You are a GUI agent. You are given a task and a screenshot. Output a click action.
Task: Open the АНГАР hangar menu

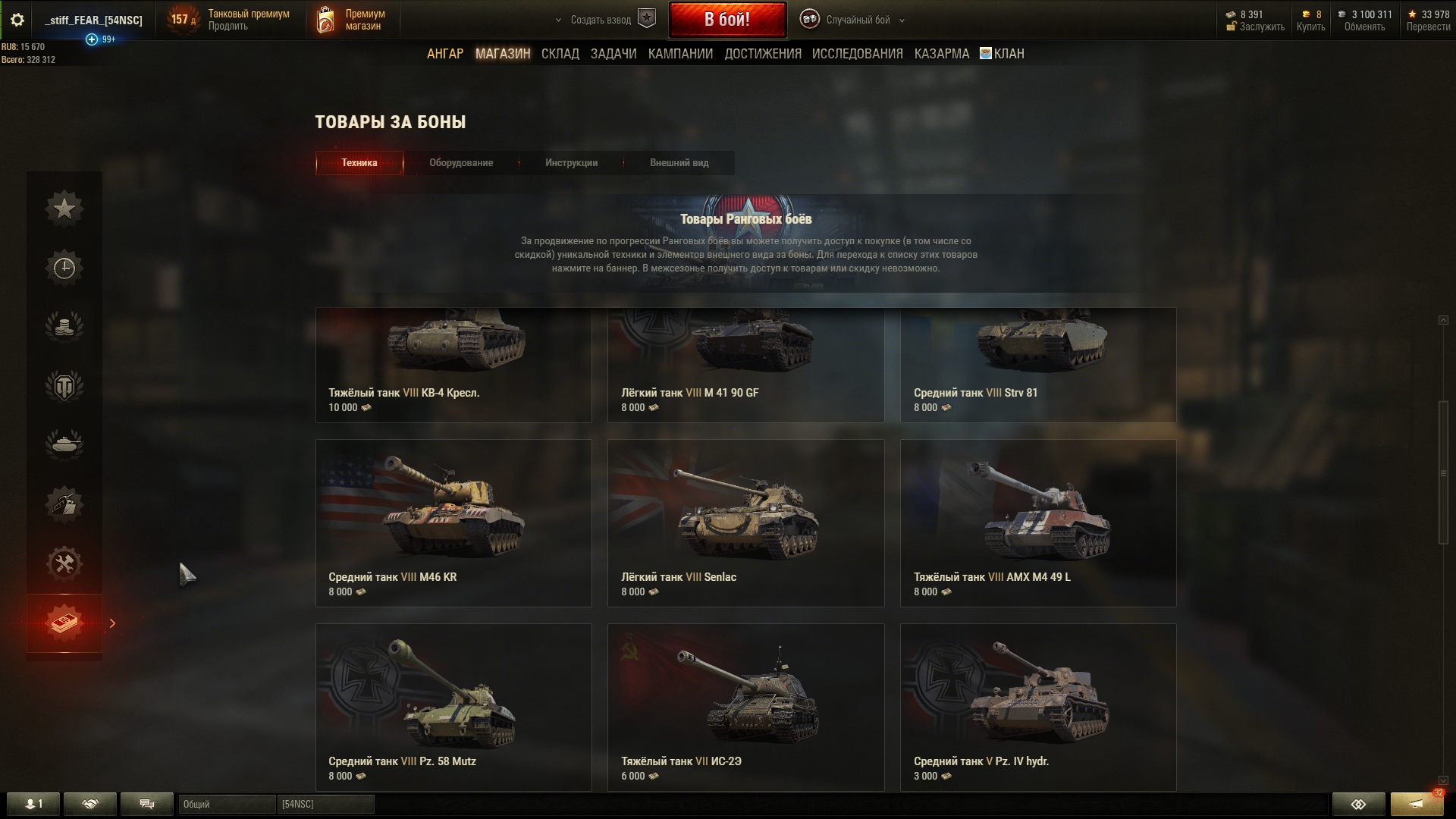444,54
